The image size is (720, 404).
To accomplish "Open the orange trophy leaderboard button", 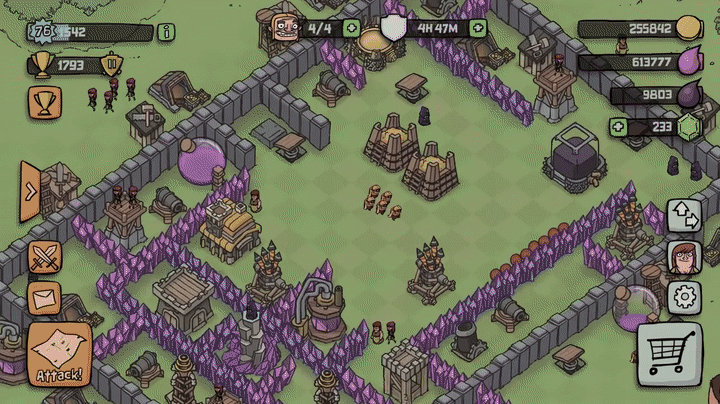I will (x=45, y=100).
